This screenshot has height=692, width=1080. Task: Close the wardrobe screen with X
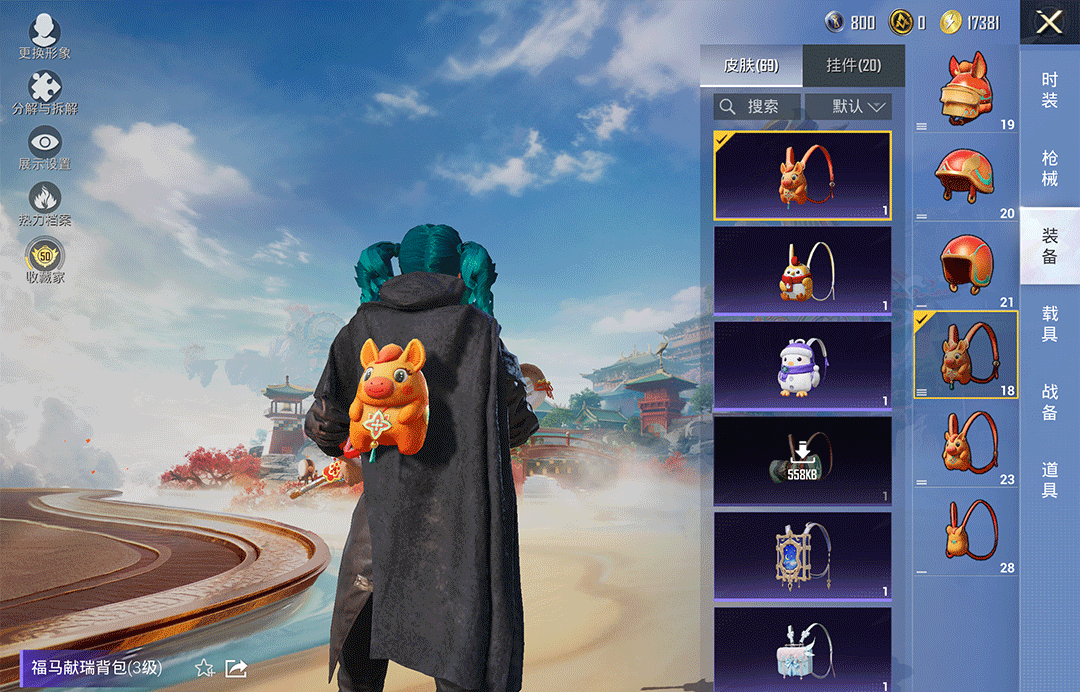click(1049, 22)
